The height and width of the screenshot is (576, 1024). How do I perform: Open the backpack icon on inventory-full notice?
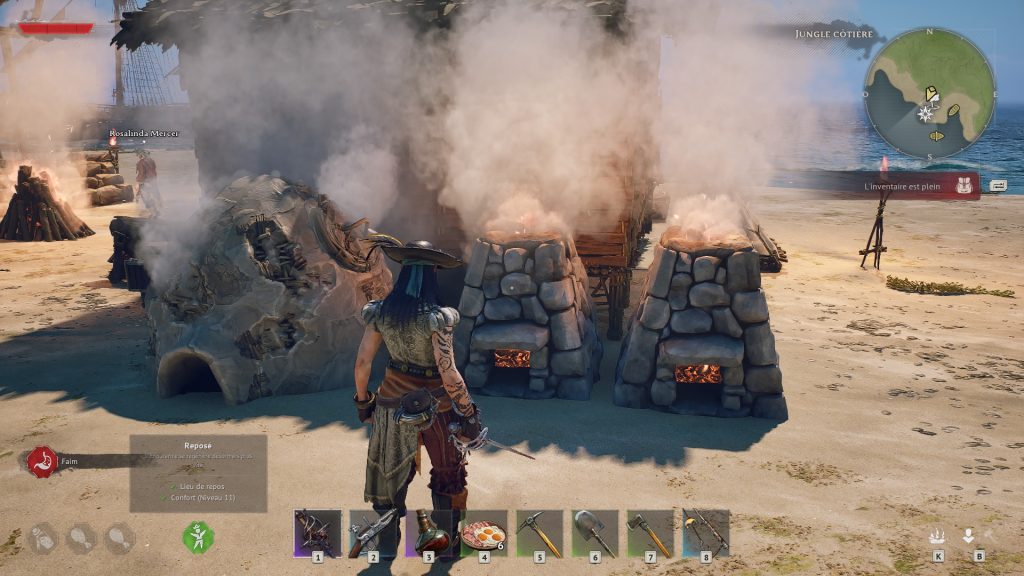pyautogui.click(x=965, y=185)
